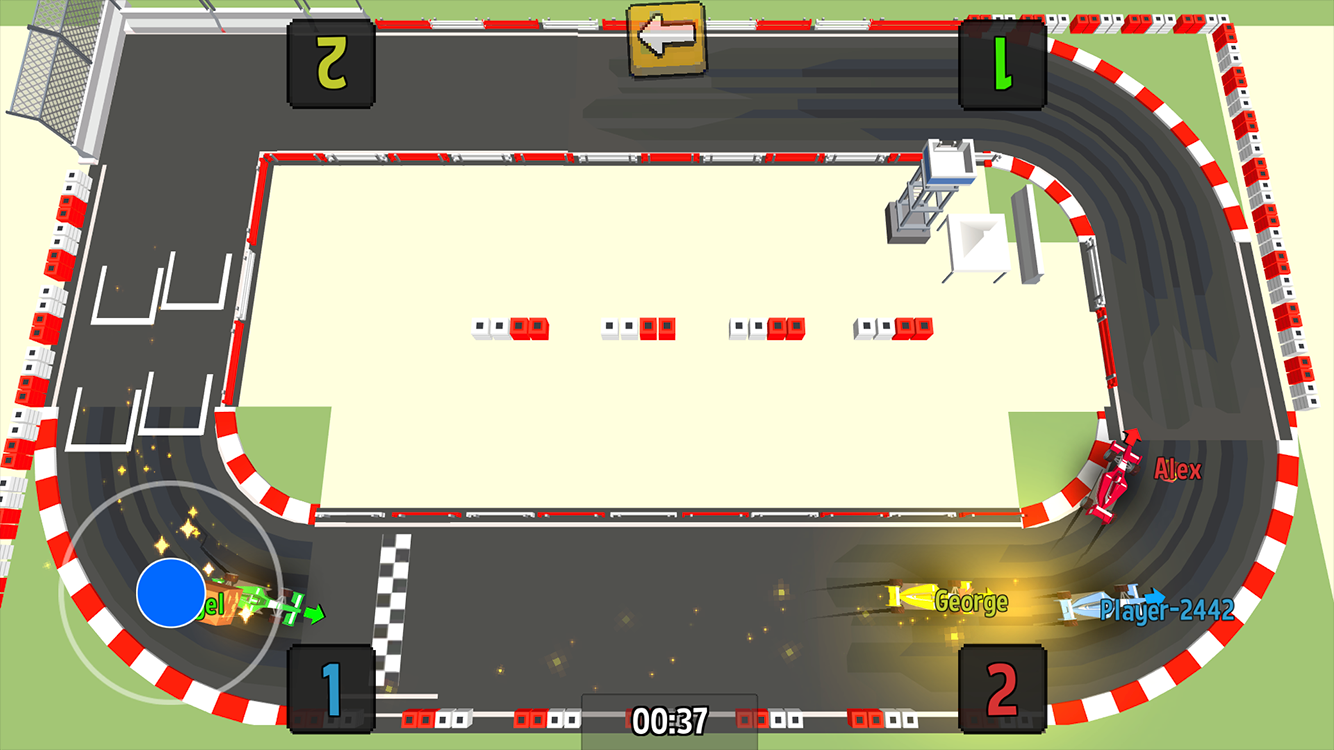Click the Player-2442 name label
The width and height of the screenshot is (1334, 750).
point(1168,609)
